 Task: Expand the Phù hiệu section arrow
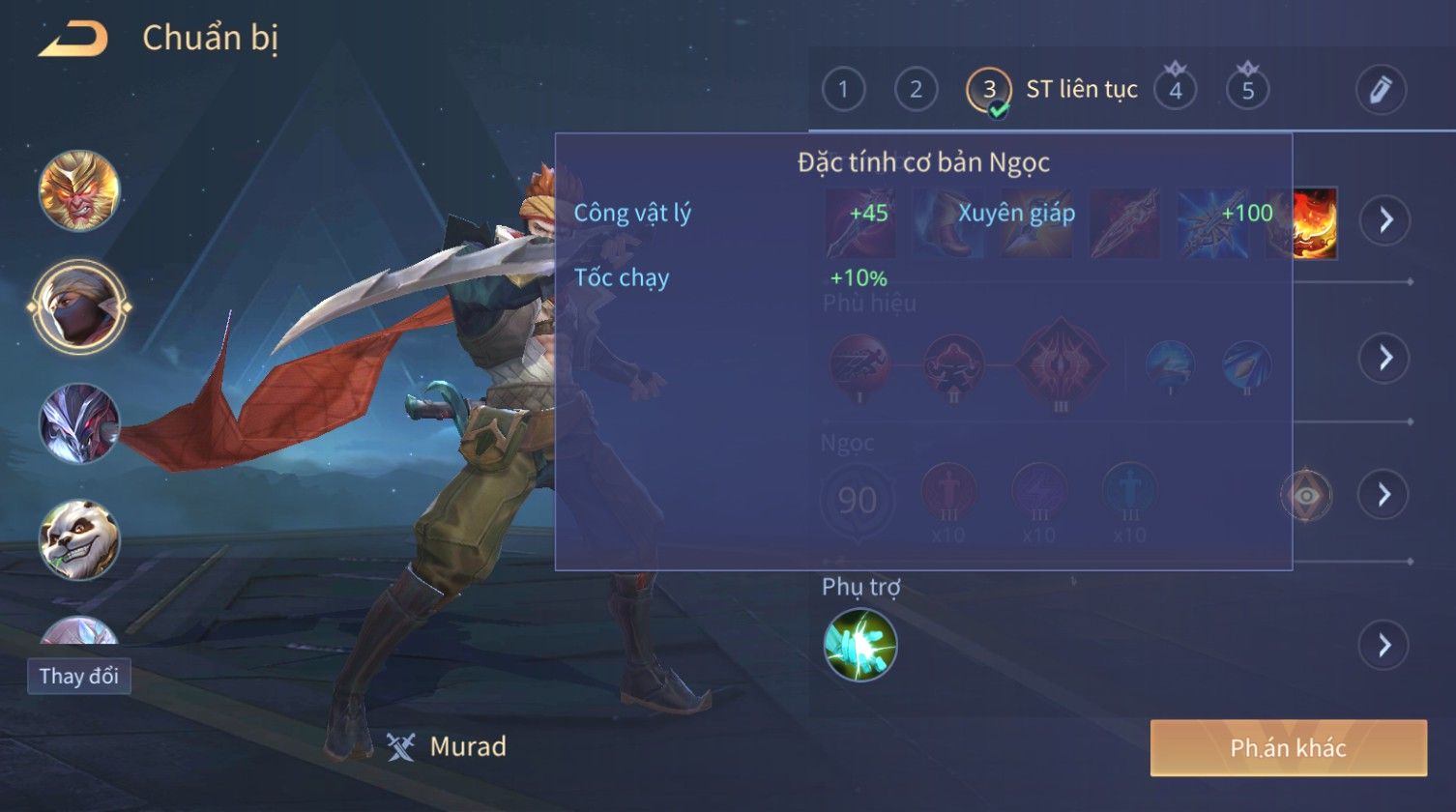(1384, 358)
